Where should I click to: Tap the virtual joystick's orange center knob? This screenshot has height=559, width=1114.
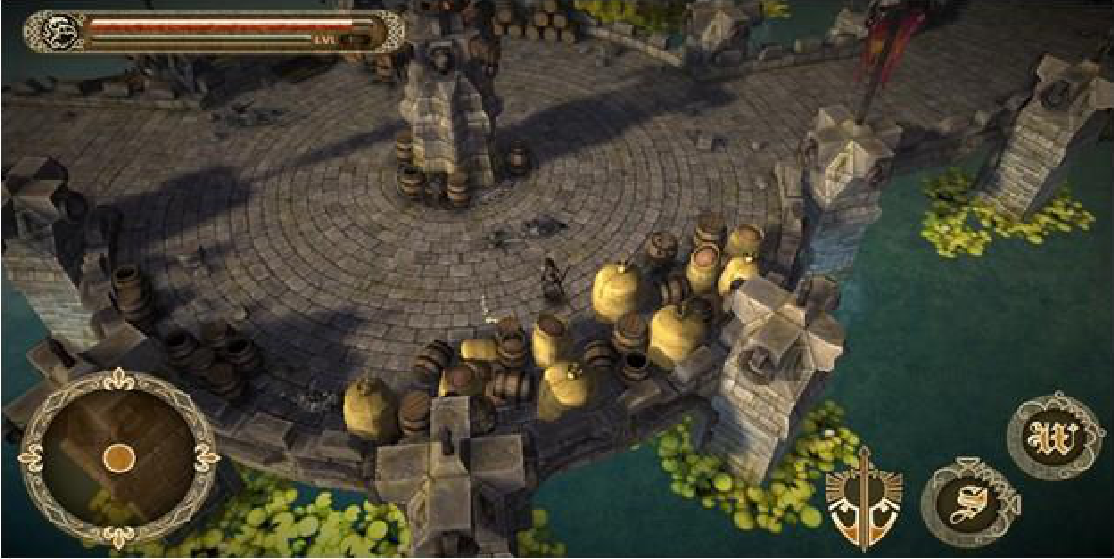119,457
